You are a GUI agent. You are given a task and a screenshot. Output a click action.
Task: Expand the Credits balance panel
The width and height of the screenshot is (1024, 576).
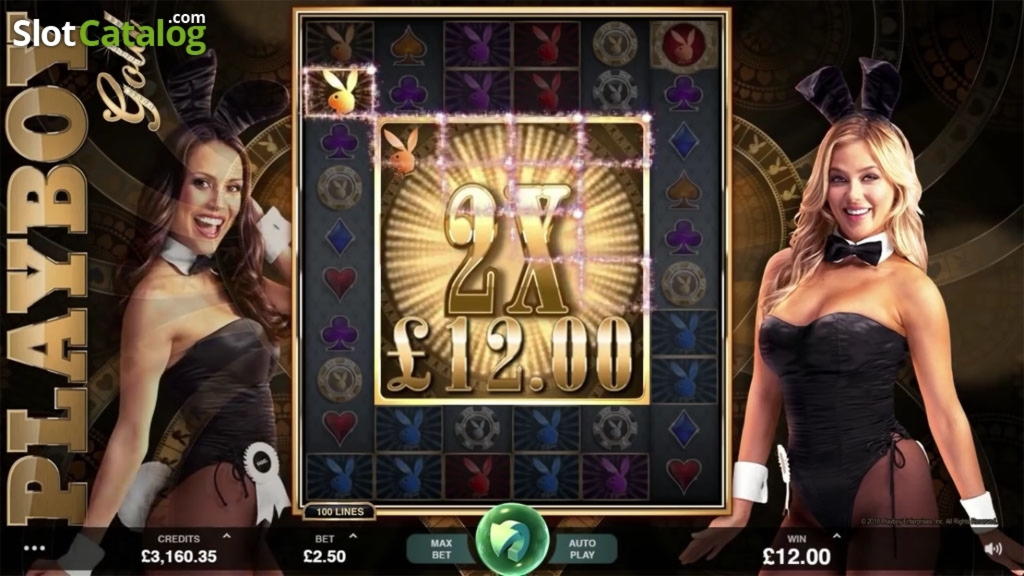pos(225,537)
